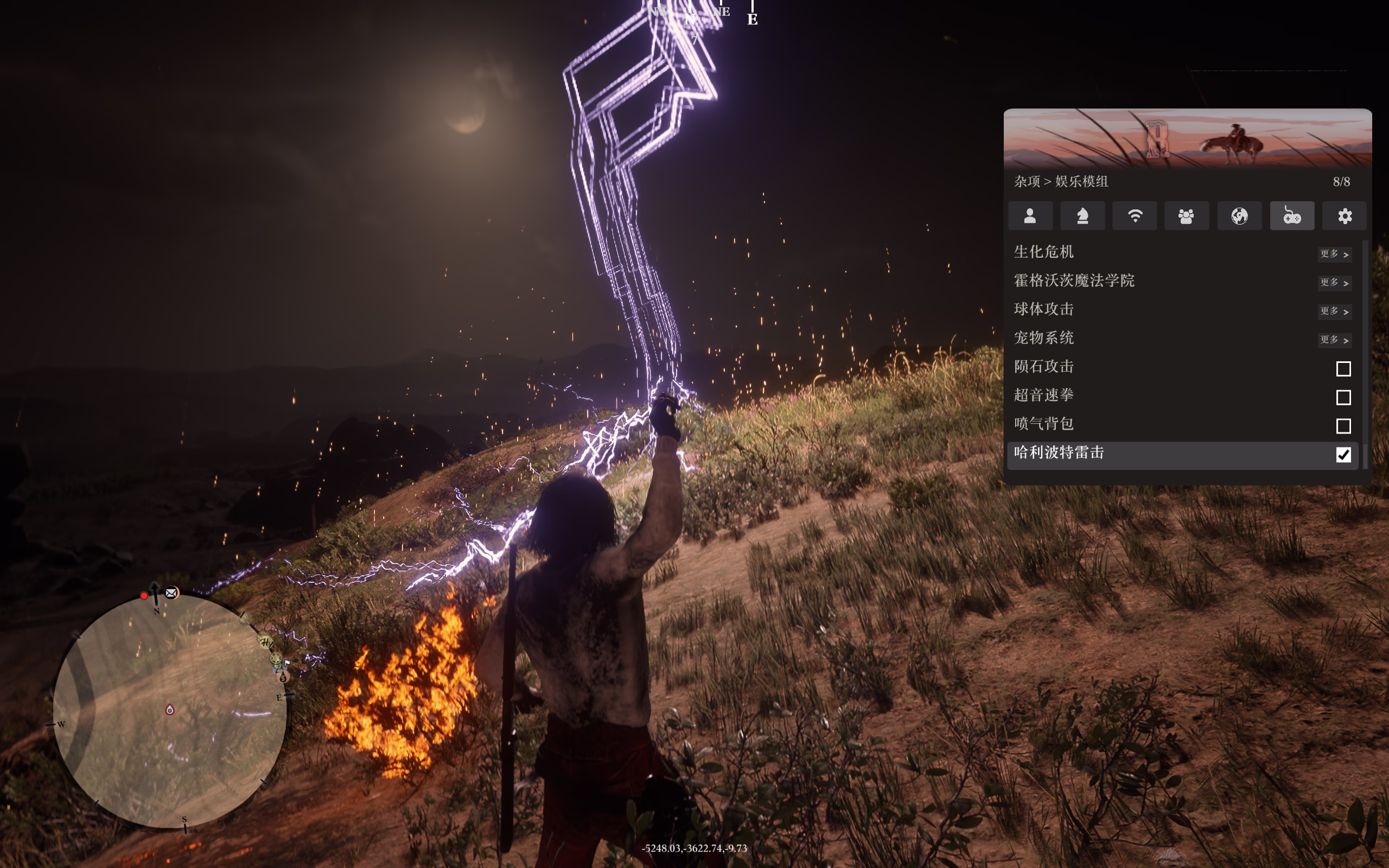
Task: Open the gear settings tab
Action: pyautogui.click(x=1344, y=216)
